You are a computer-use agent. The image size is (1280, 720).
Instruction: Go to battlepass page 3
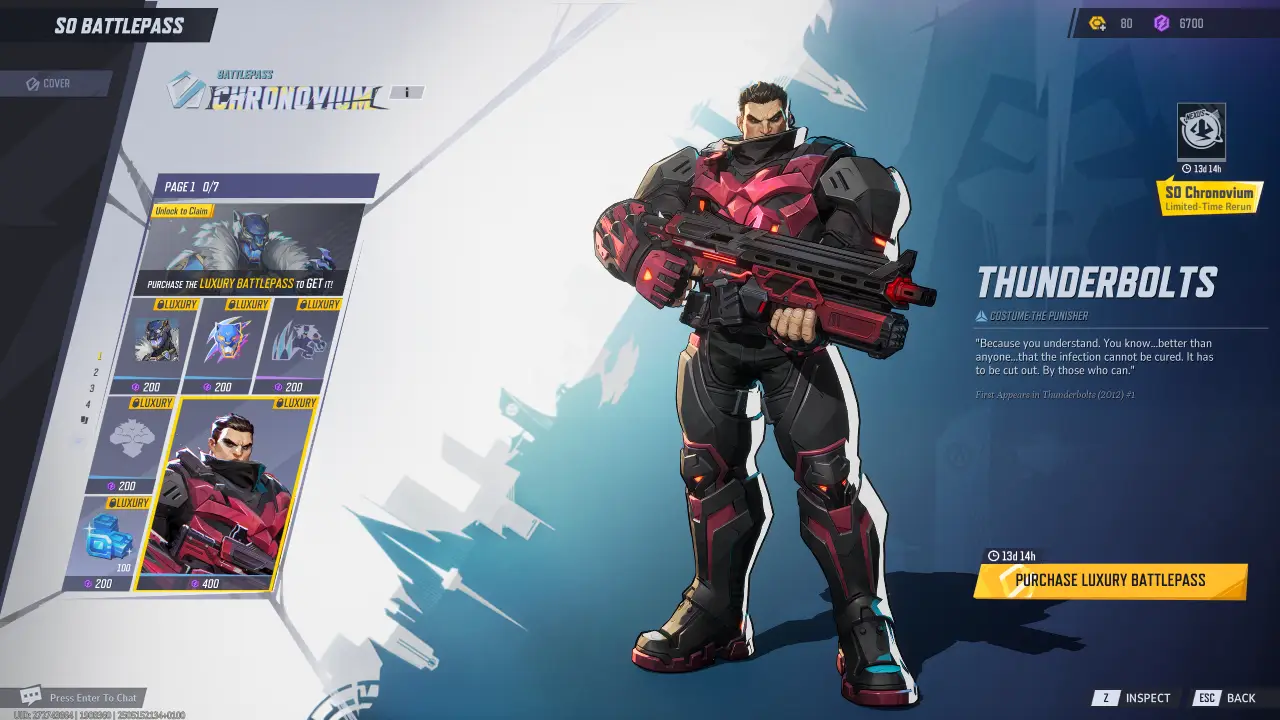[x=92, y=388]
